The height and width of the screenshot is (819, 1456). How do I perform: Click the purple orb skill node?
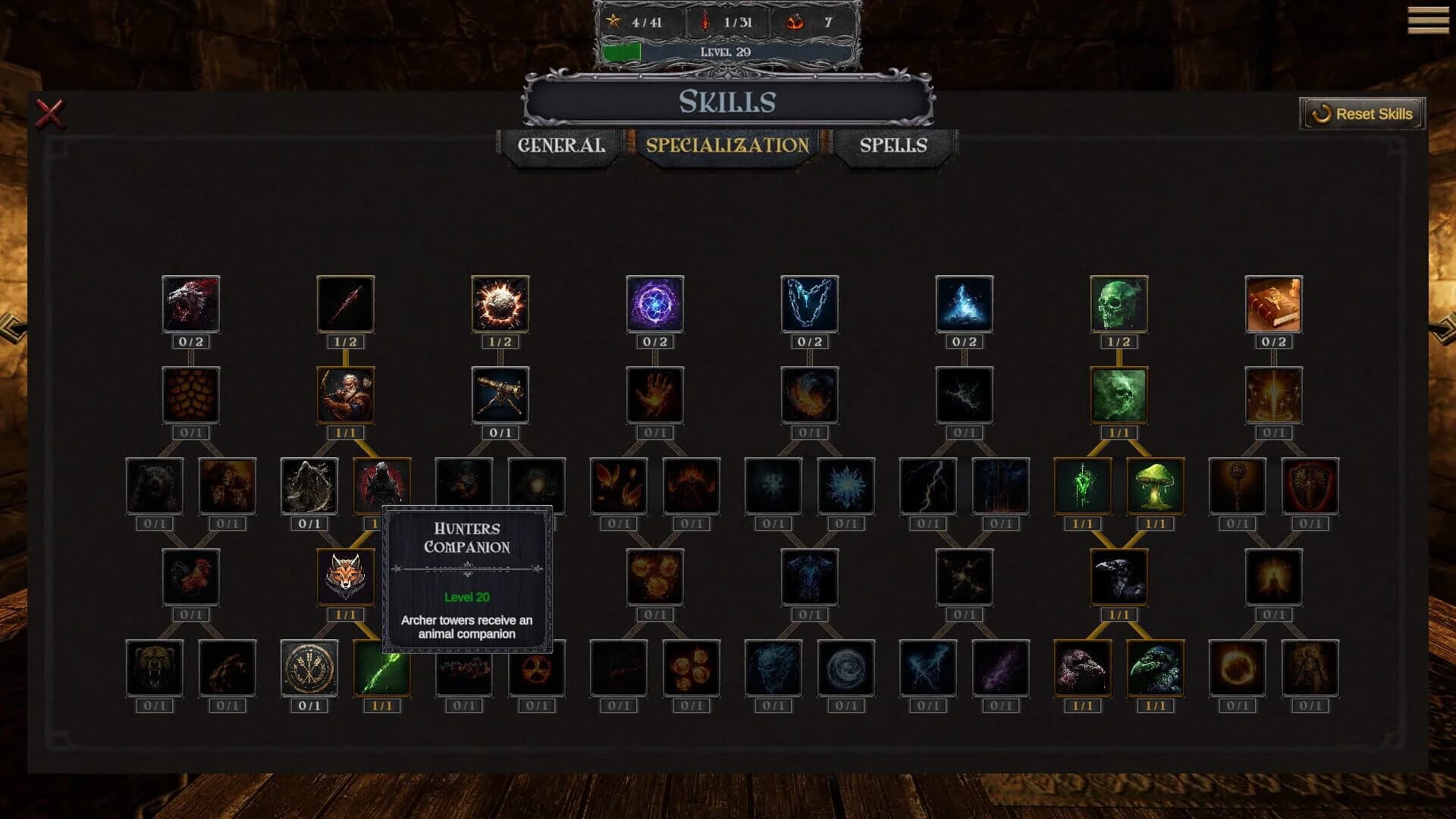pos(654,305)
